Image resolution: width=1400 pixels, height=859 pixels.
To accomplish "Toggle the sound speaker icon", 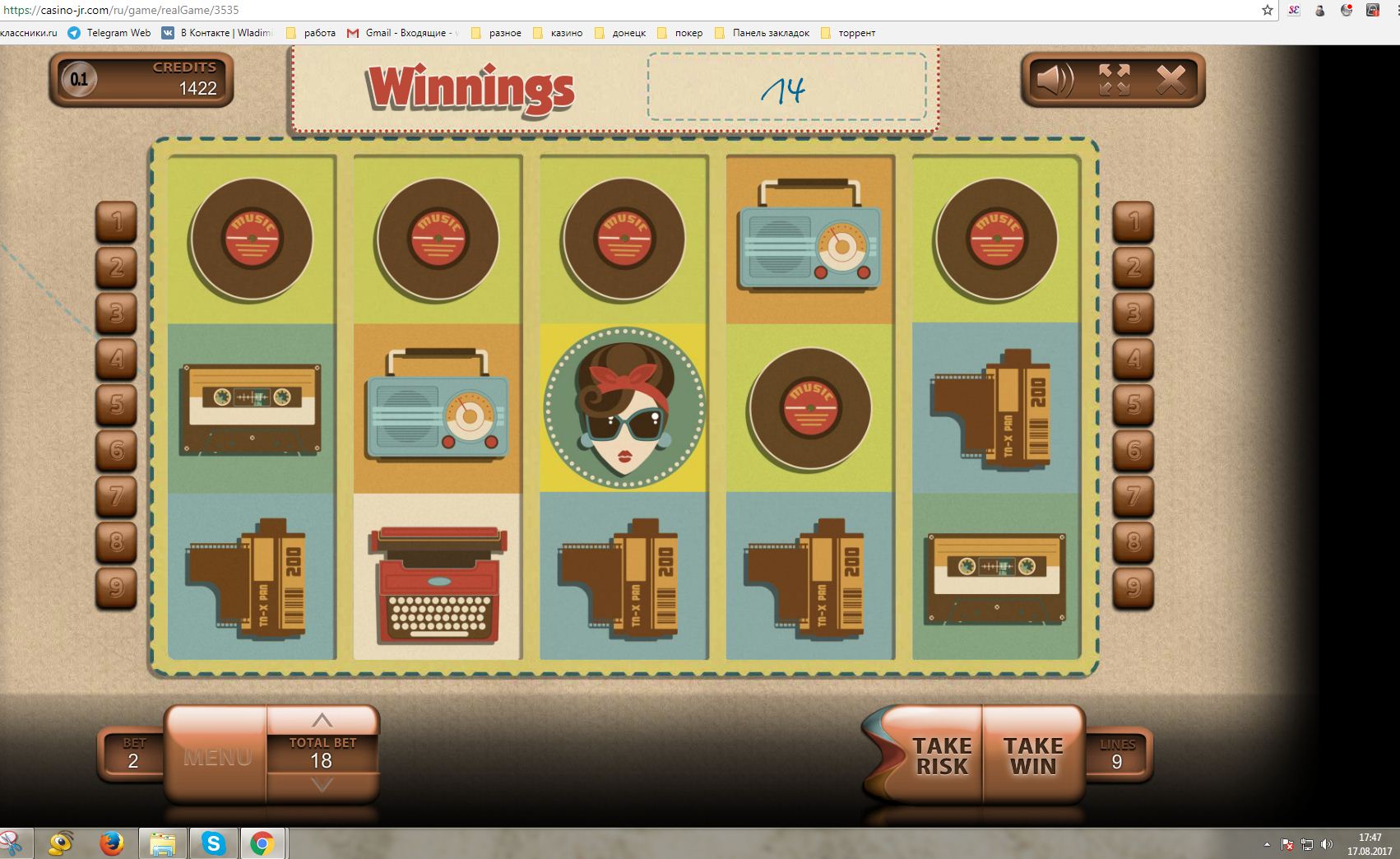I will pyautogui.click(x=1055, y=80).
